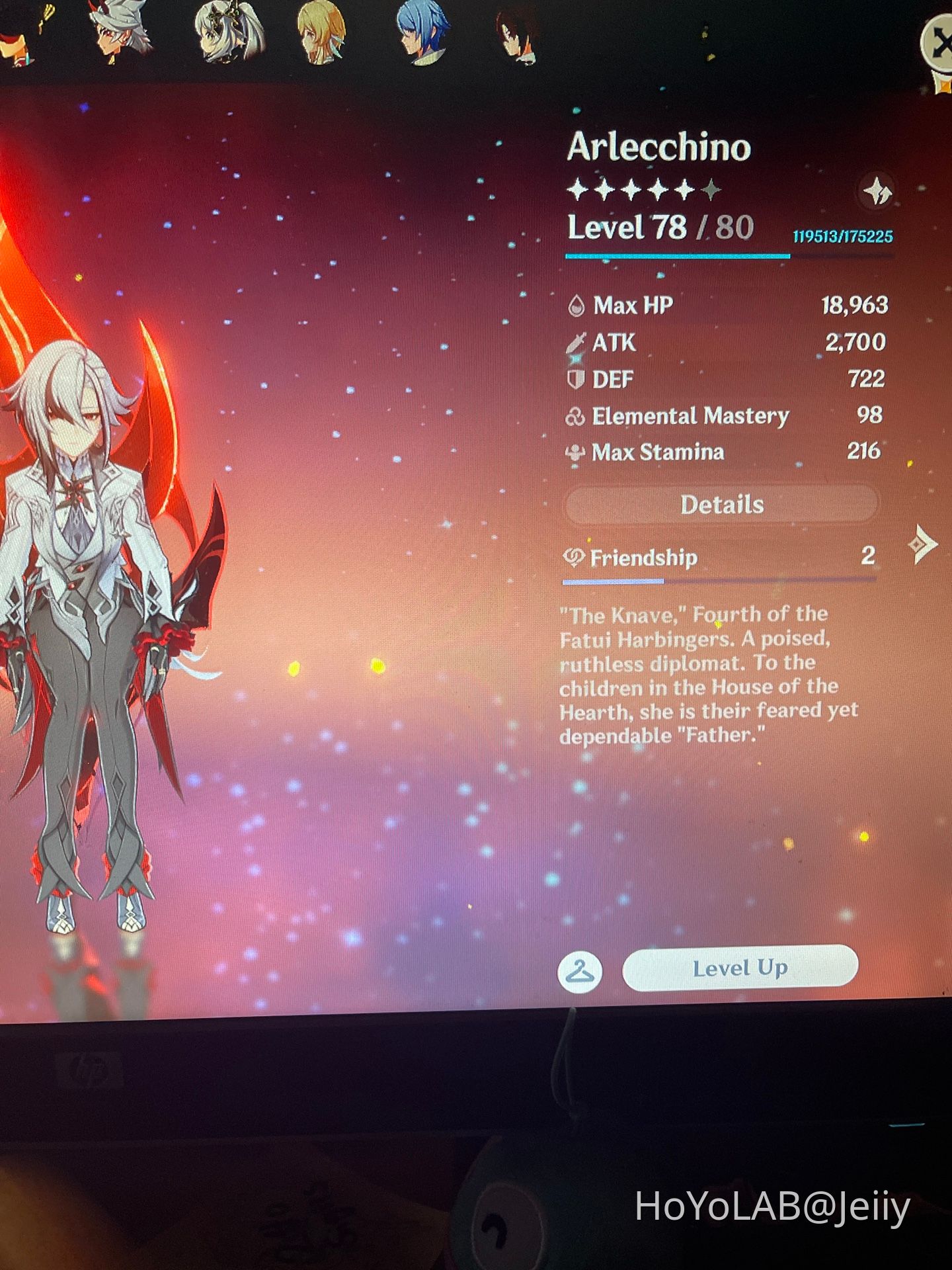
Task: Open the Details panel
Action: coord(720,504)
